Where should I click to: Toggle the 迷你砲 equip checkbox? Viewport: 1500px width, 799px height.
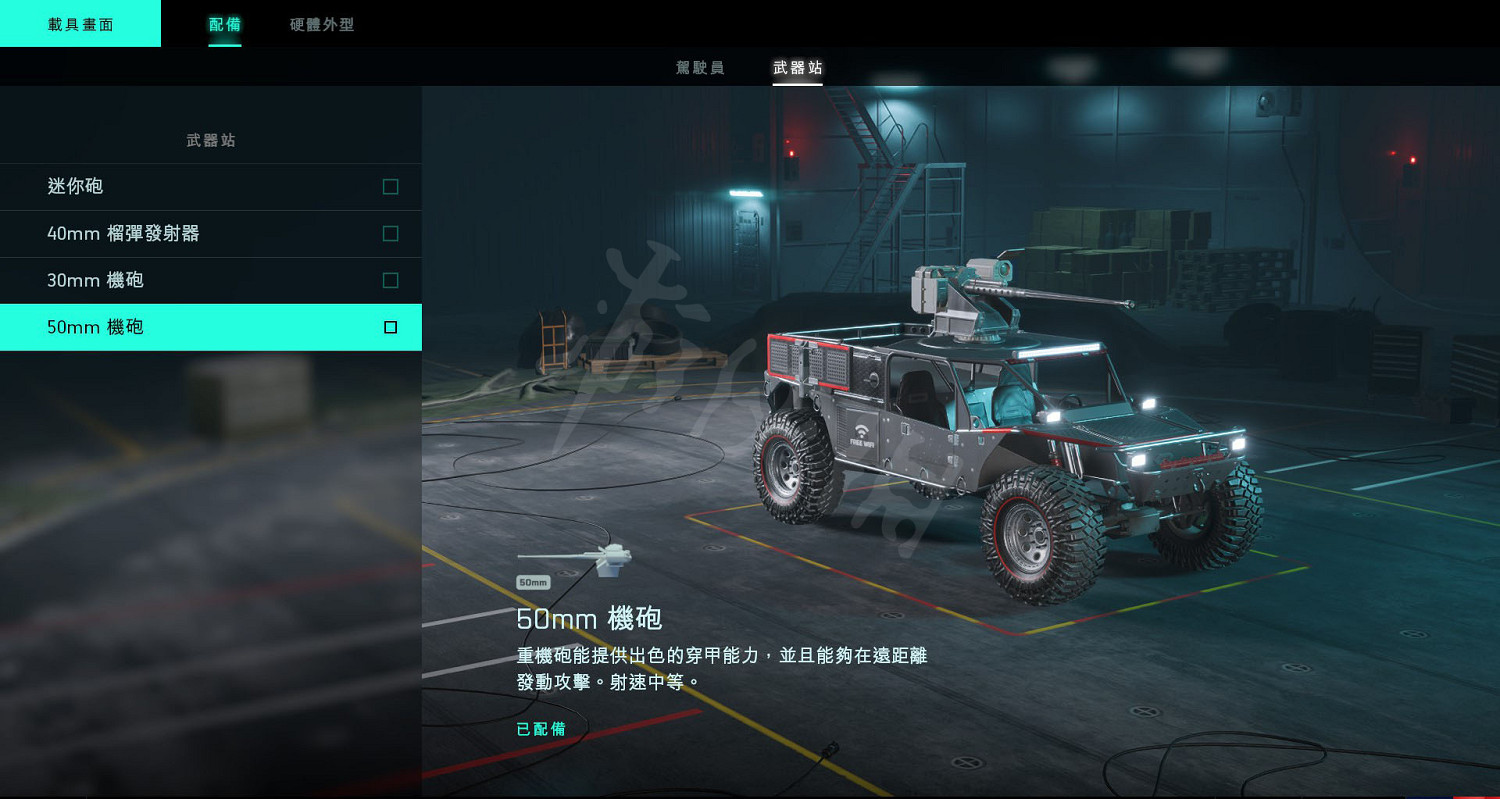click(x=389, y=187)
